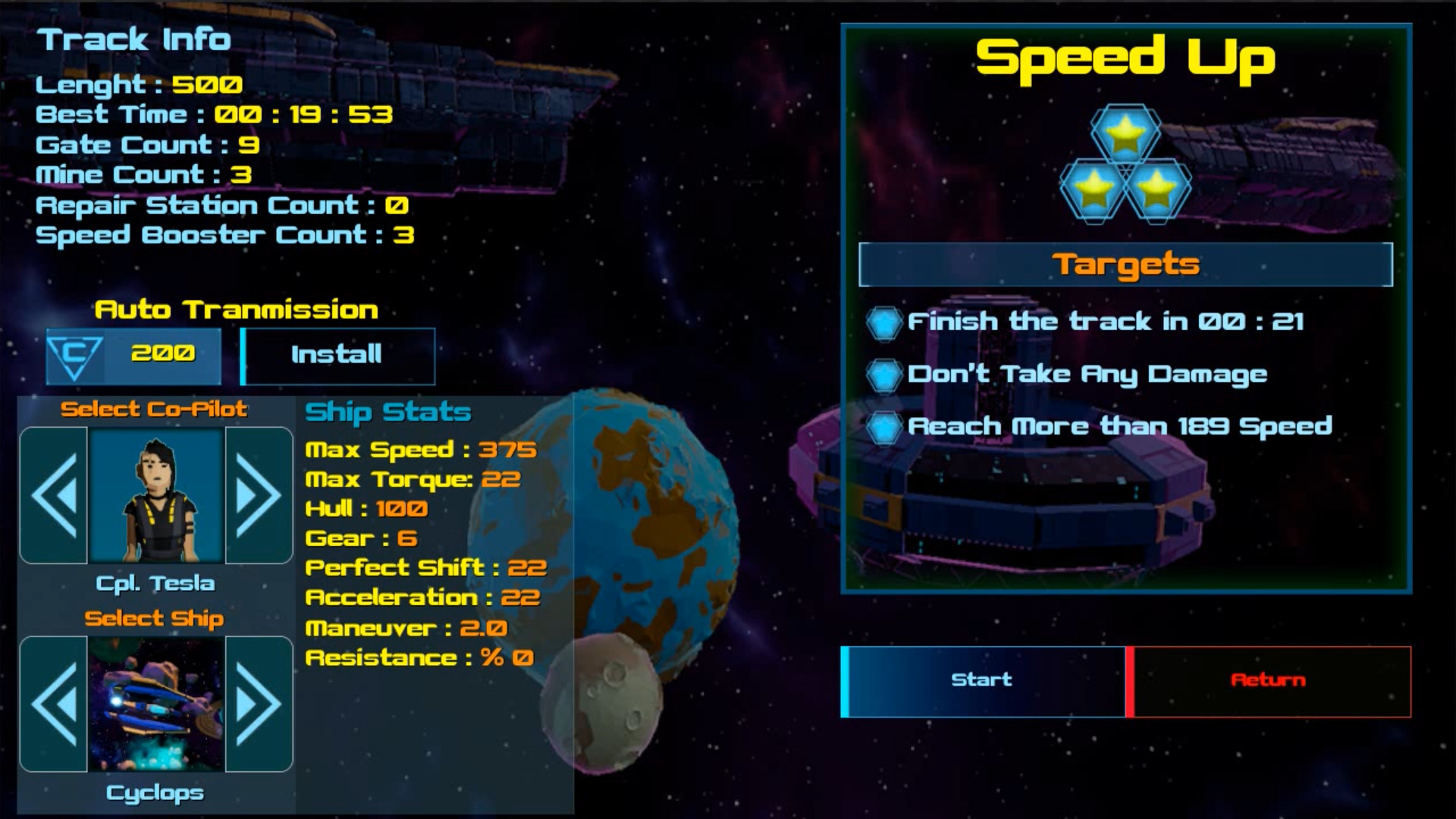Click the Select Ship label
Screen dimensions: 1456x819
click(155, 618)
